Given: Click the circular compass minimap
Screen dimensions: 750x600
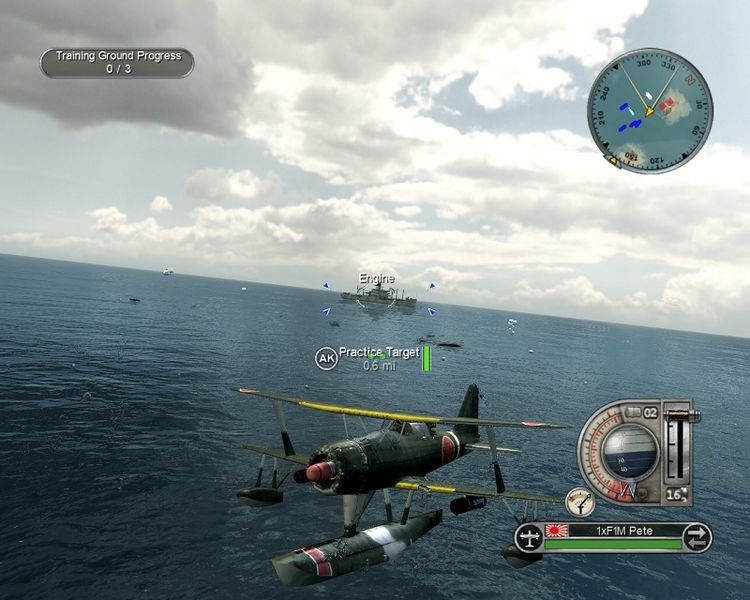Looking at the screenshot, I should [650, 110].
